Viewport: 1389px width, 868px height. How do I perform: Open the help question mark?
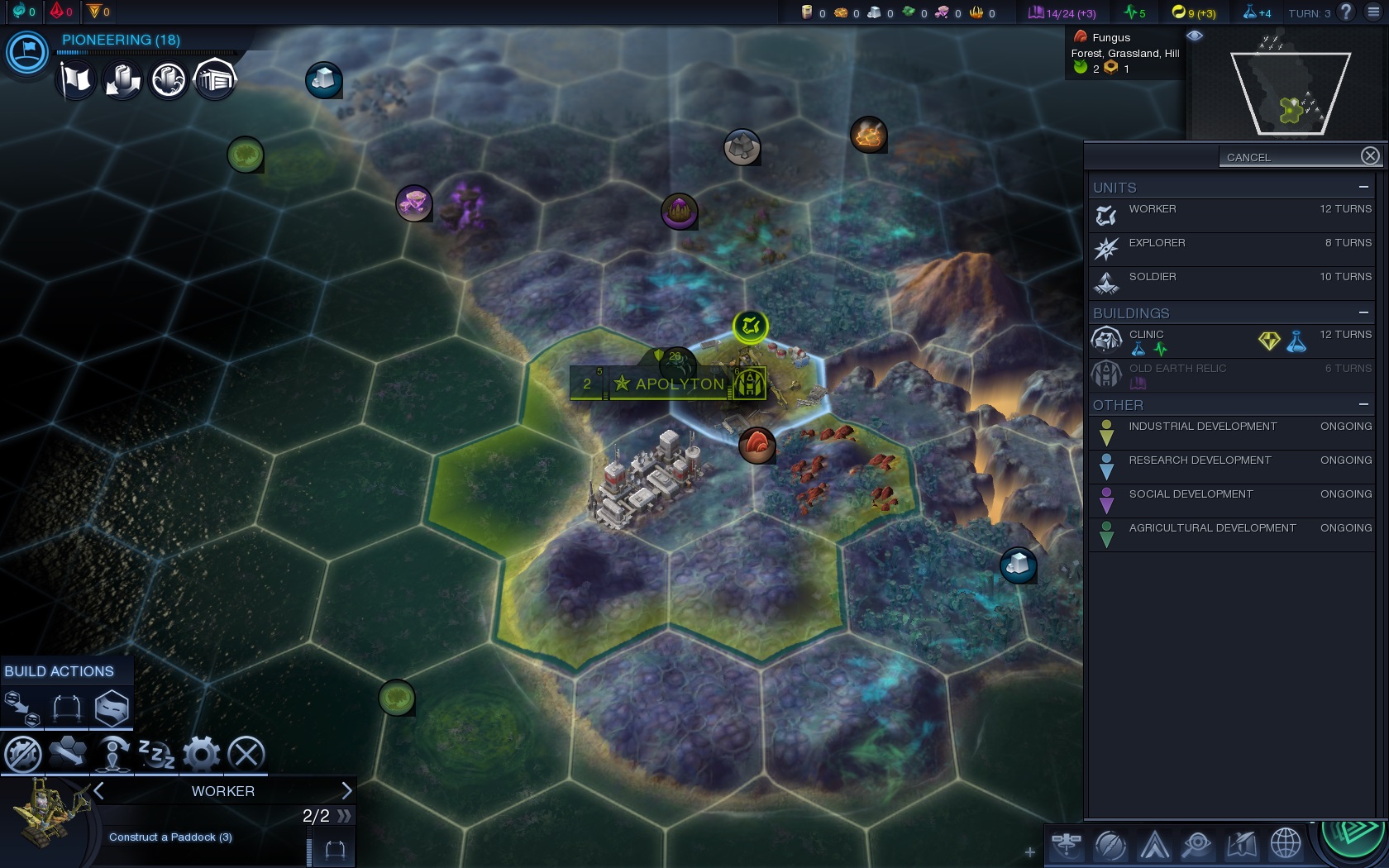(1346, 12)
